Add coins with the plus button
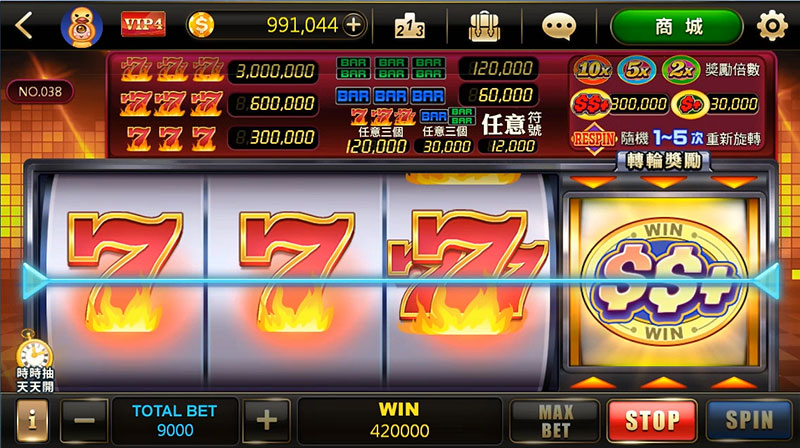This screenshot has height=448, width=800. tap(353, 25)
